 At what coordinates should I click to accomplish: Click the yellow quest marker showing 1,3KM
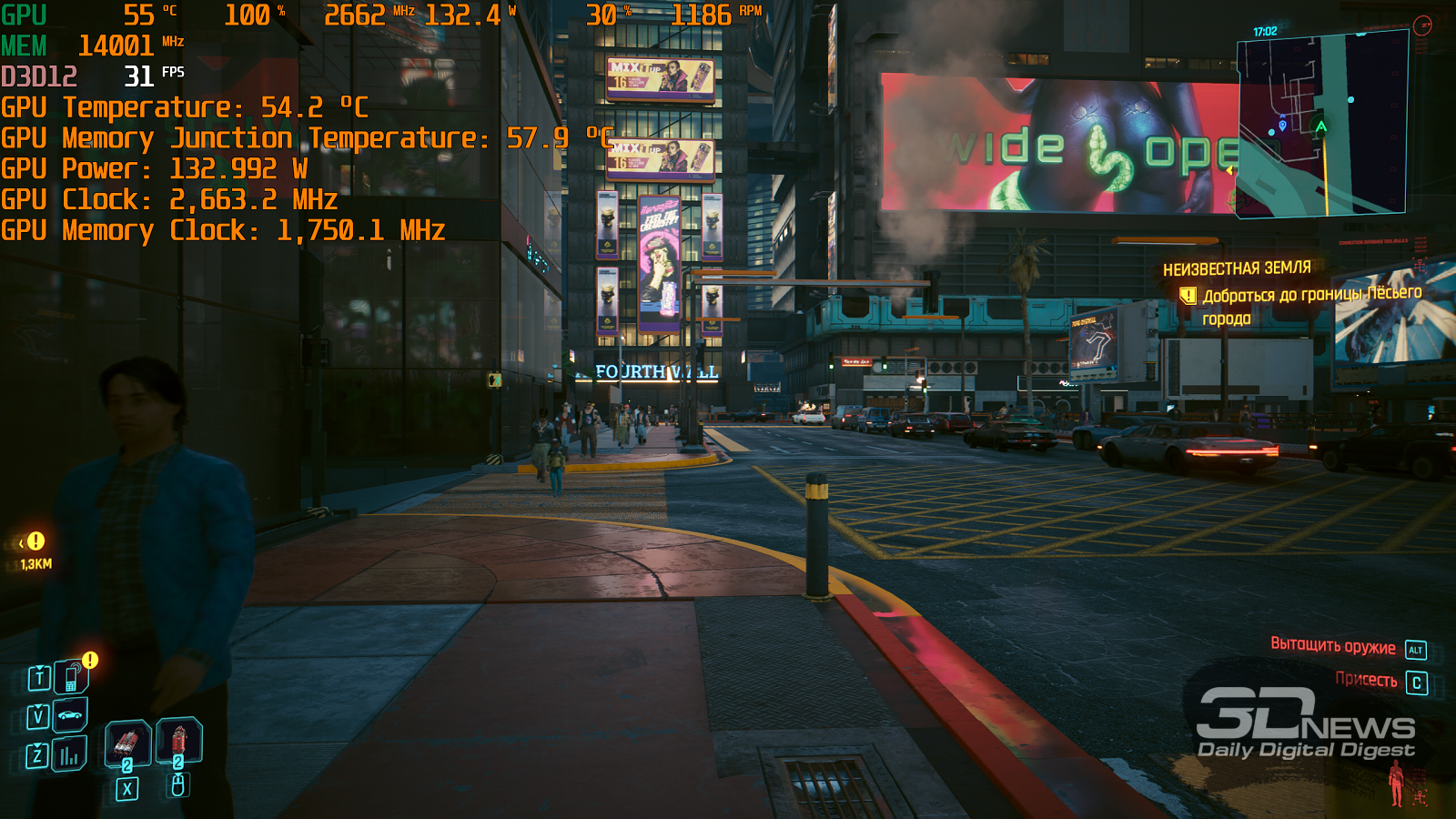[35, 541]
